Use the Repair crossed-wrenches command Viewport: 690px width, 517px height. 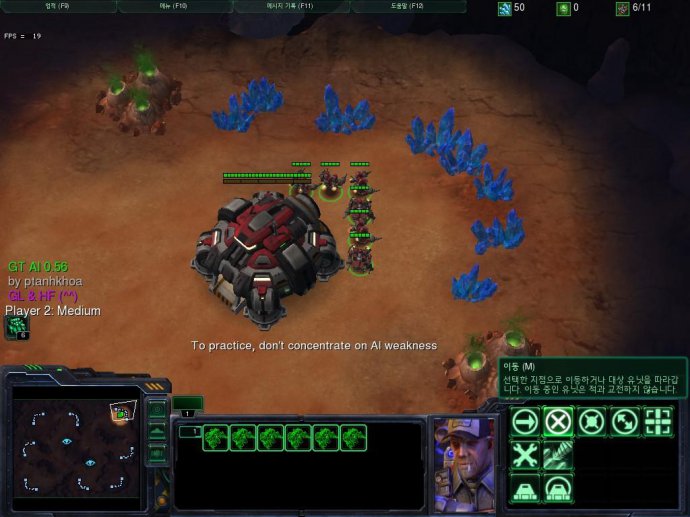(x=525, y=455)
